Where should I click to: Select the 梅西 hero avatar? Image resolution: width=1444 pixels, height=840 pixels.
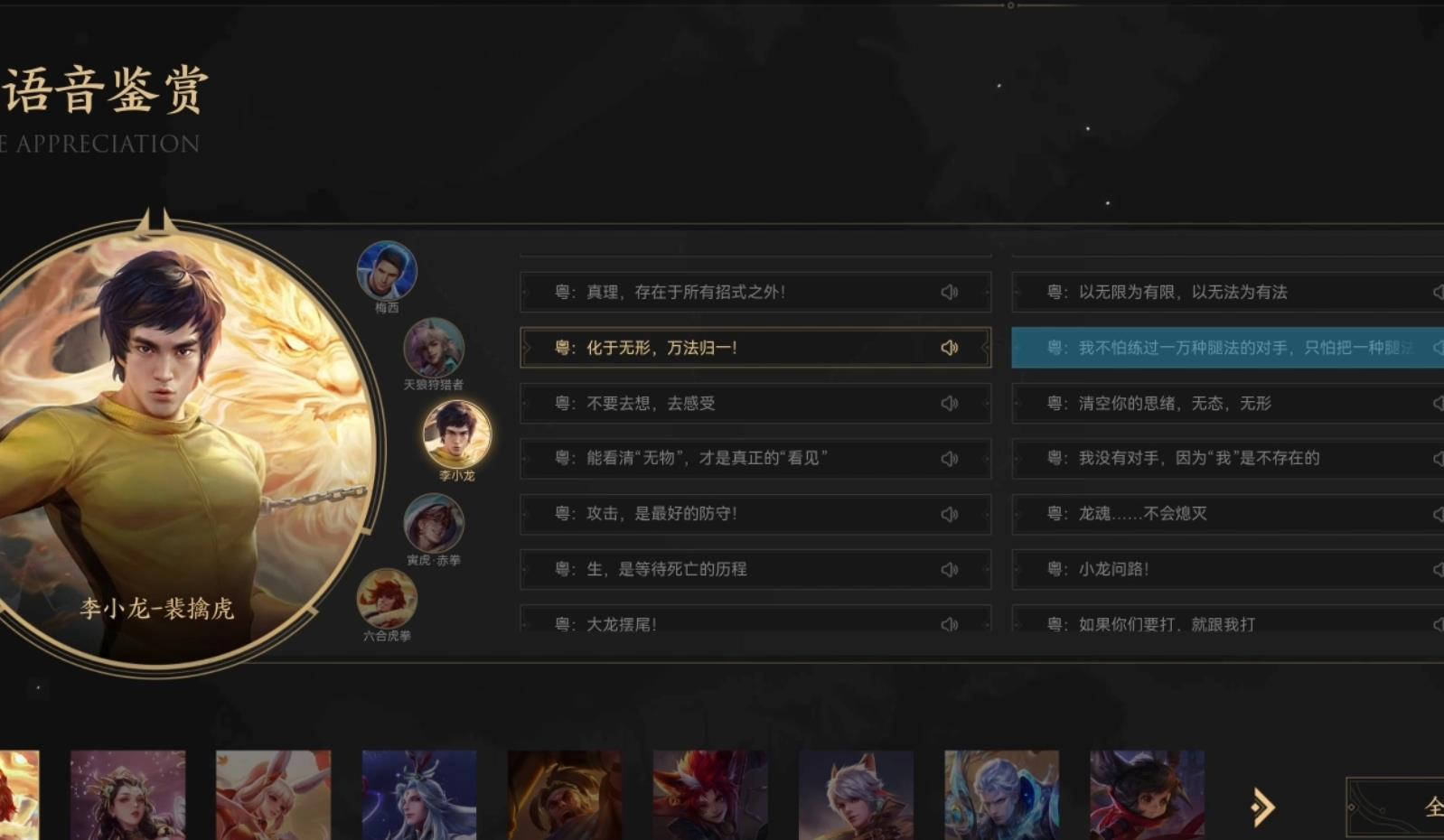[x=388, y=270]
